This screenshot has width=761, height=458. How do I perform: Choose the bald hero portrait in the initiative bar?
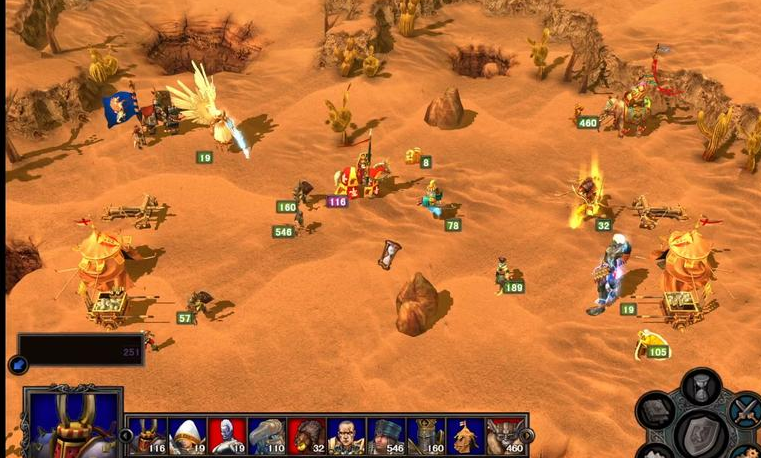pyautogui.click(x=346, y=436)
